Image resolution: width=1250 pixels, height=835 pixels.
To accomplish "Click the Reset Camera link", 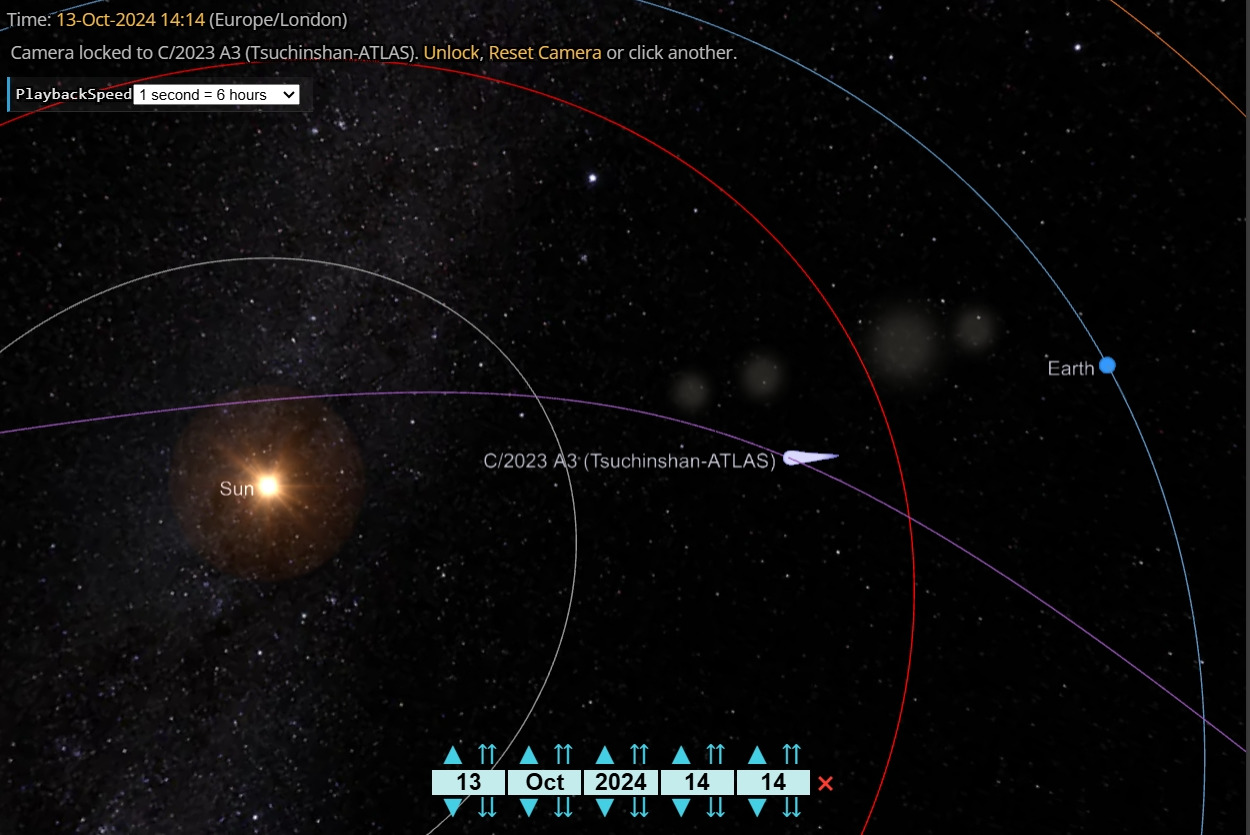I will (545, 52).
